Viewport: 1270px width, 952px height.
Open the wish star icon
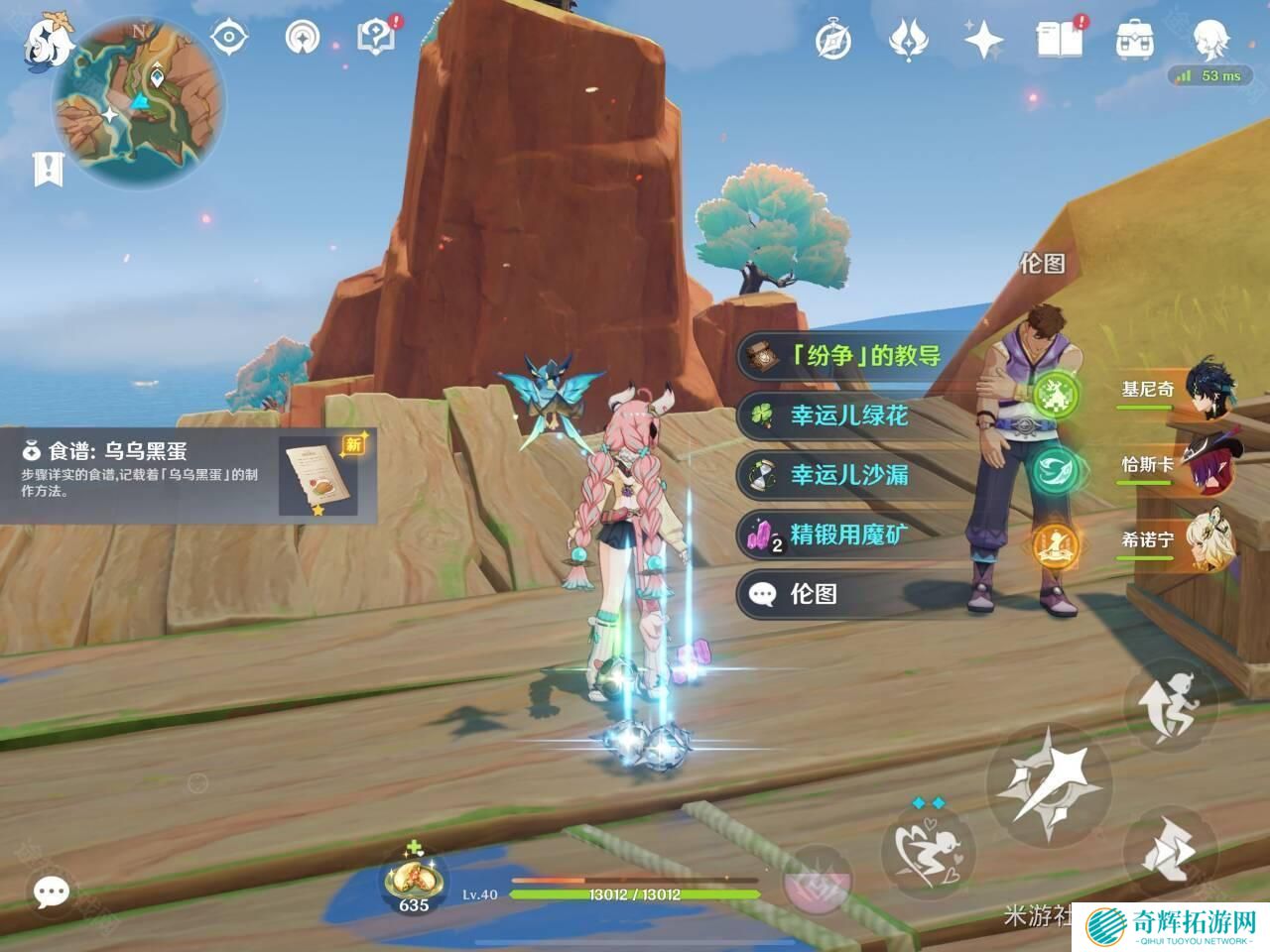tap(982, 40)
